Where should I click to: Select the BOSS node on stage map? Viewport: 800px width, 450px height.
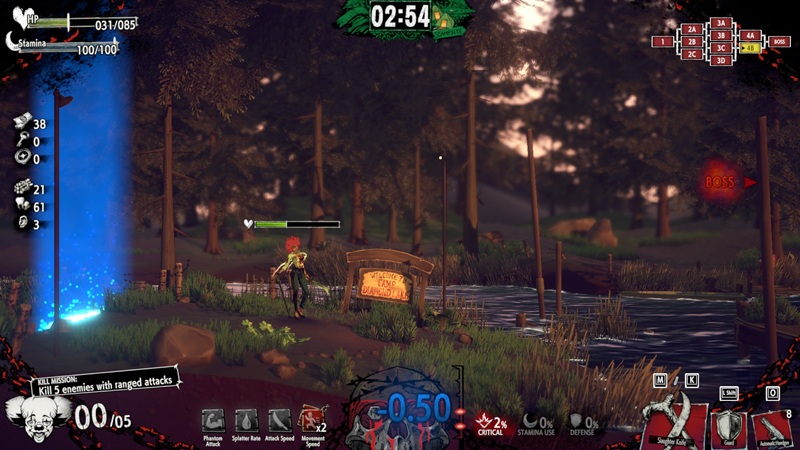click(780, 42)
